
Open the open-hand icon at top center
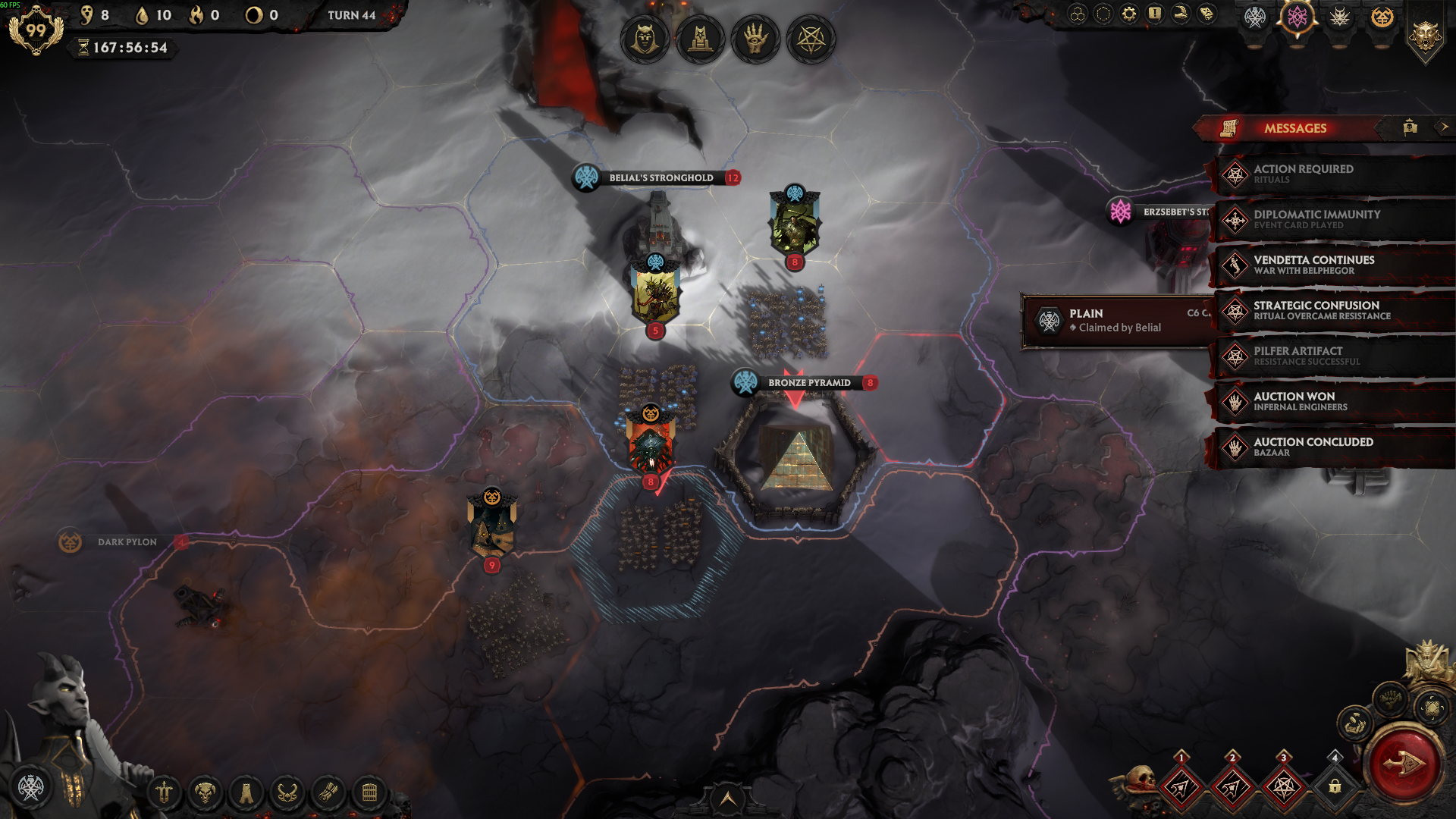click(755, 39)
